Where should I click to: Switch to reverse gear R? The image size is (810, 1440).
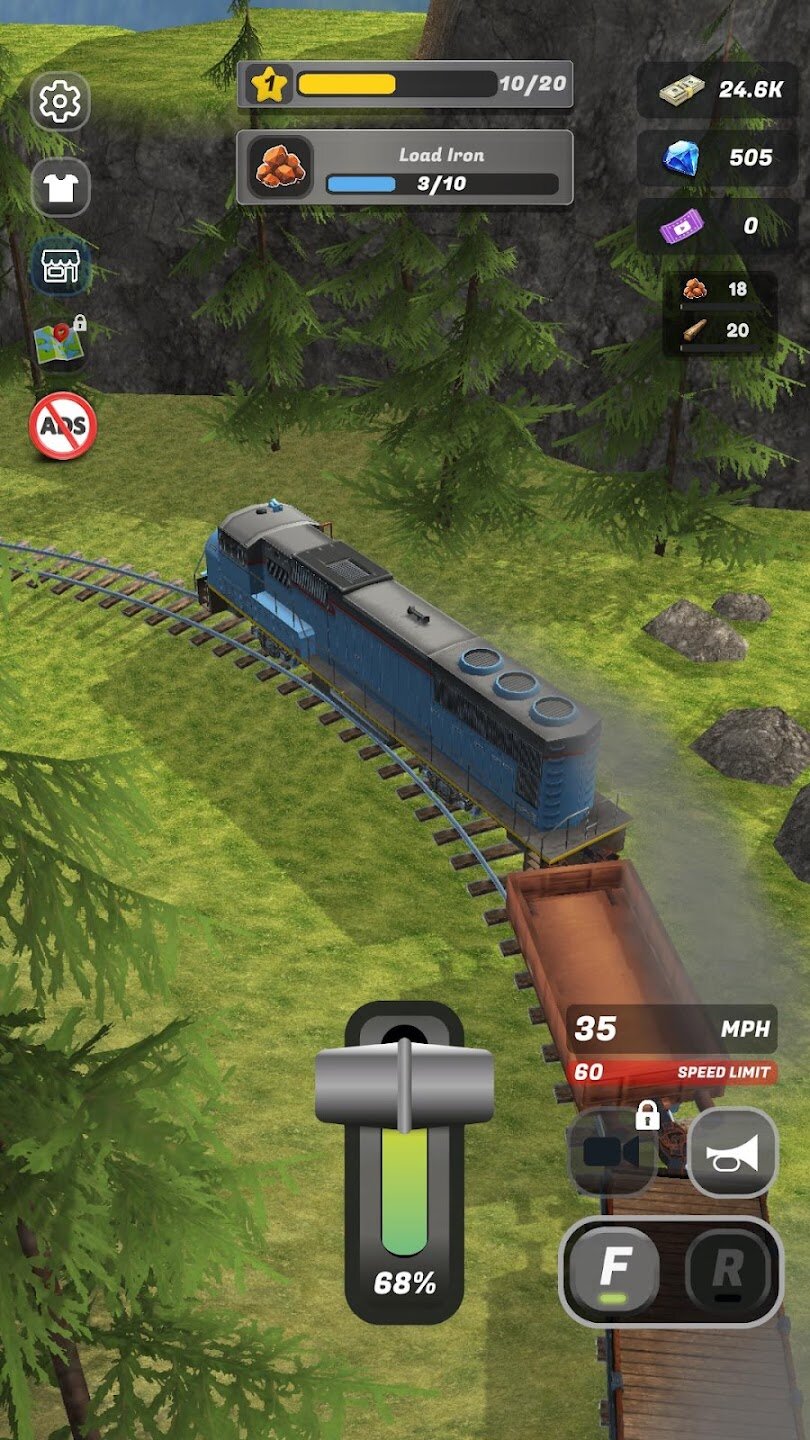click(727, 1272)
